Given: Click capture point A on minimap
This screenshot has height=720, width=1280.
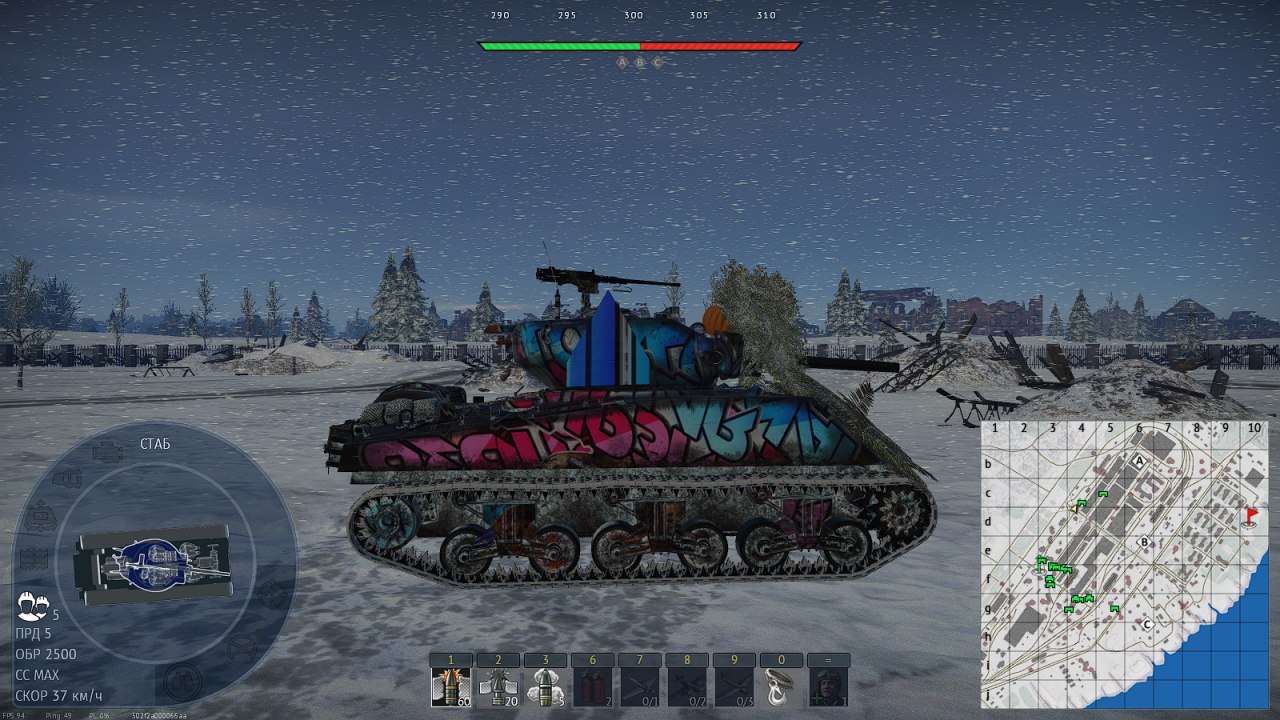Looking at the screenshot, I should pos(1139,461).
